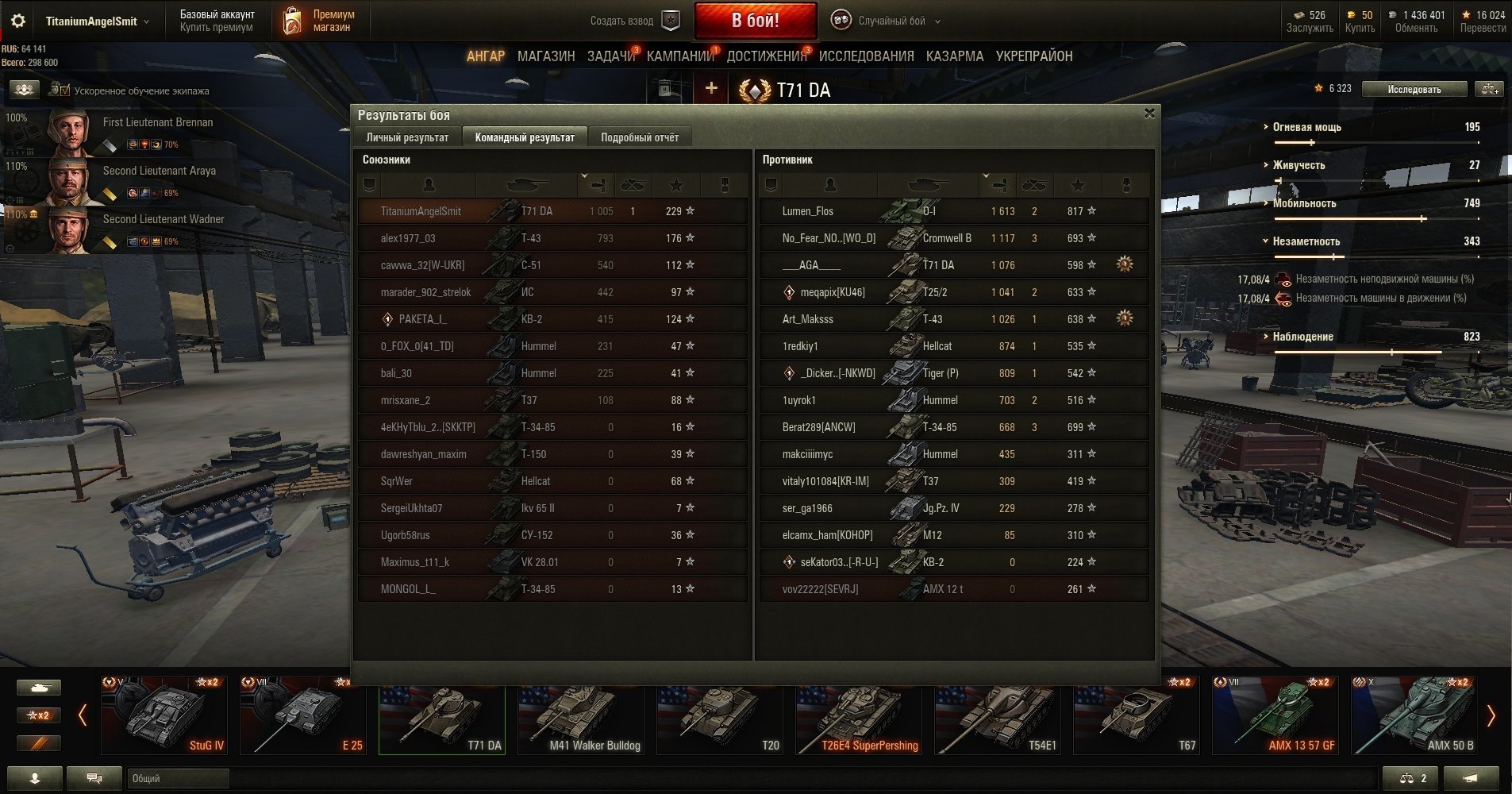The width and height of the screenshot is (1512, 794).
Task: Select player Lumen_Flos in the enemy list
Action: pos(808,211)
